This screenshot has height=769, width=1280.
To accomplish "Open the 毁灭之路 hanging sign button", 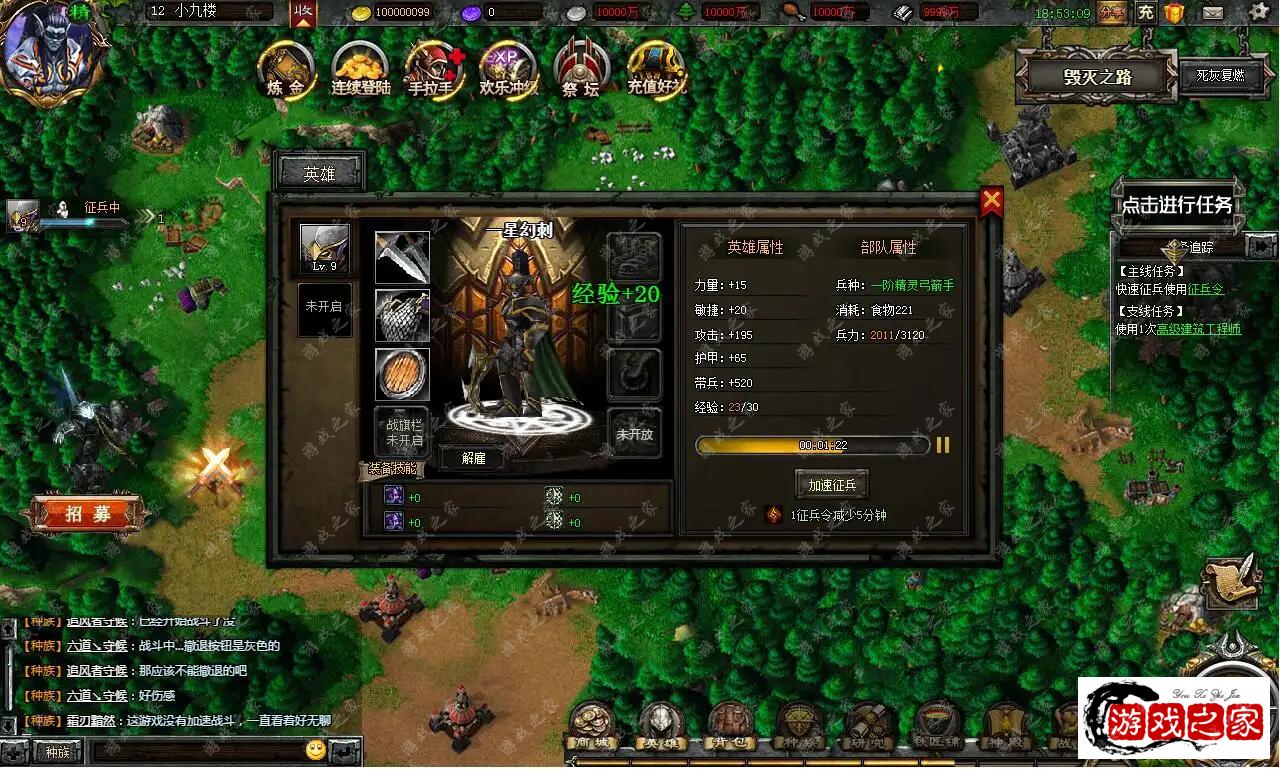I will point(1096,78).
